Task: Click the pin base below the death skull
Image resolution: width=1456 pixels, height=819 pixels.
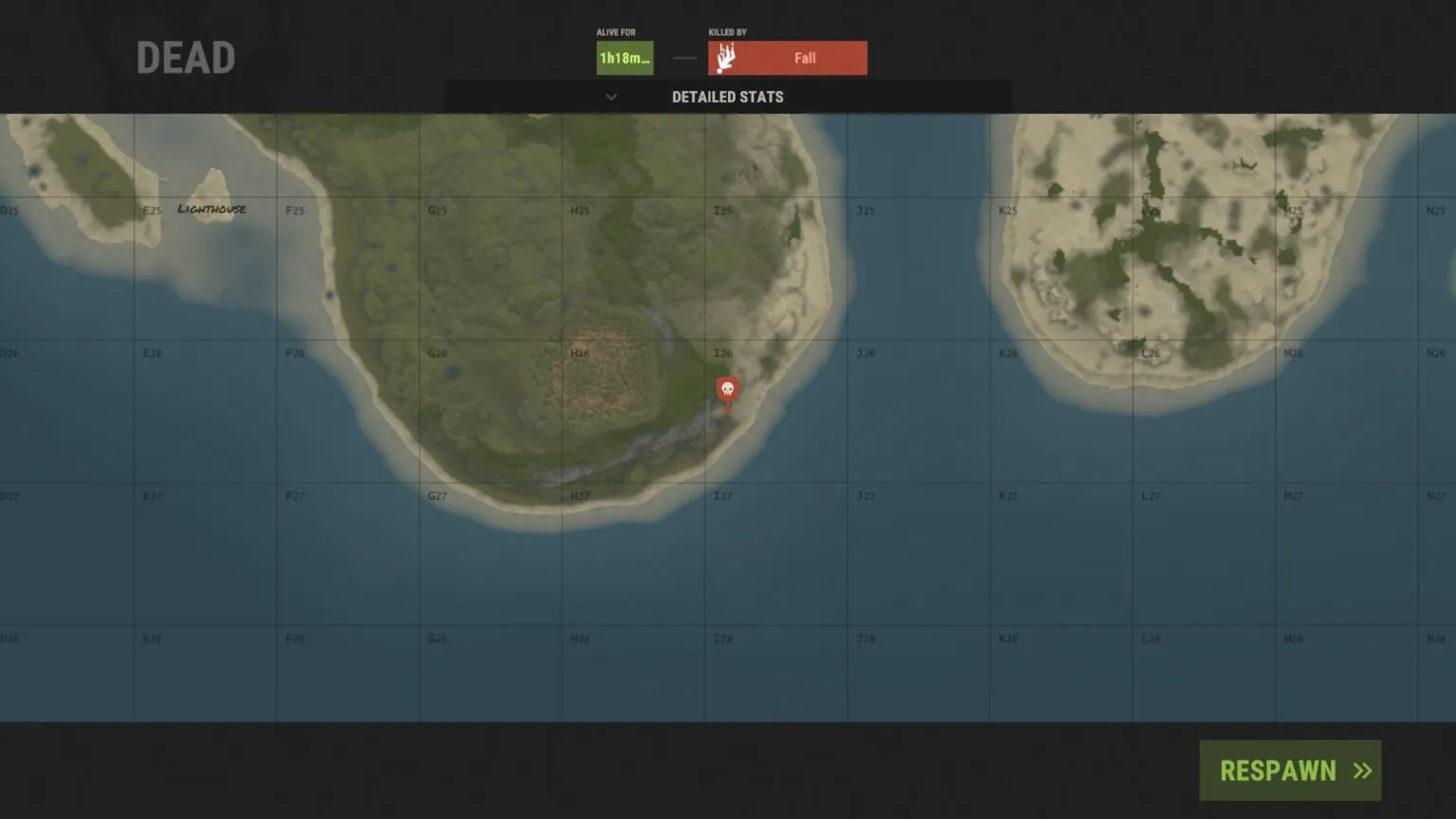Action: click(727, 406)
